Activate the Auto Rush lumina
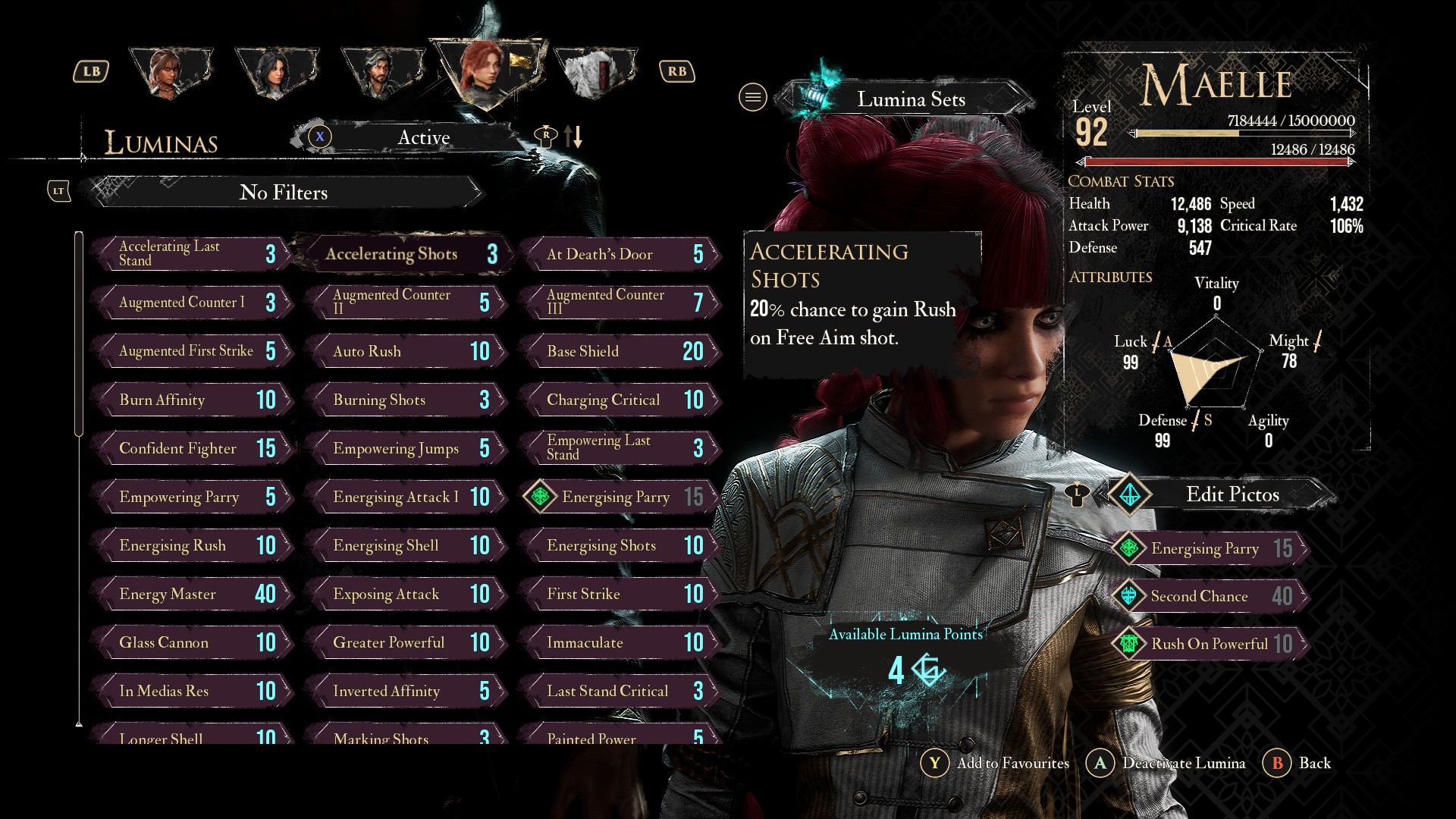1456x819 pixels. (x=406, y=351)
